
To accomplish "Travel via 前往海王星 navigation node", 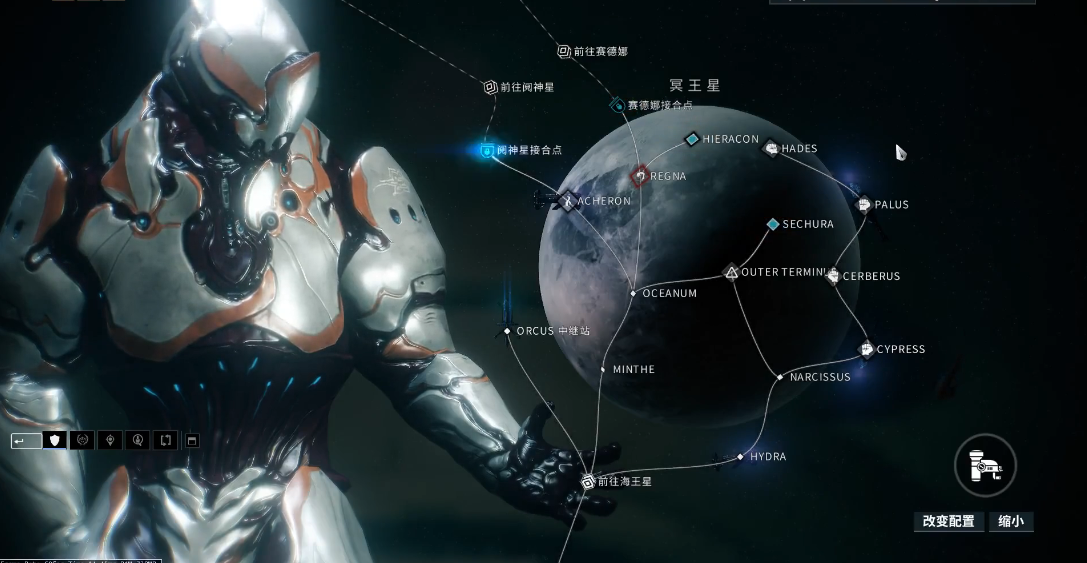I will click(588, 481).
